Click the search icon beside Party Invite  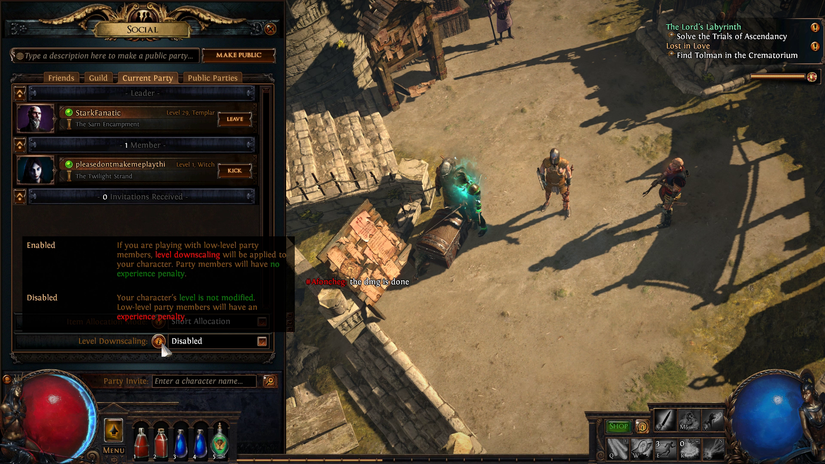point(268,381)
